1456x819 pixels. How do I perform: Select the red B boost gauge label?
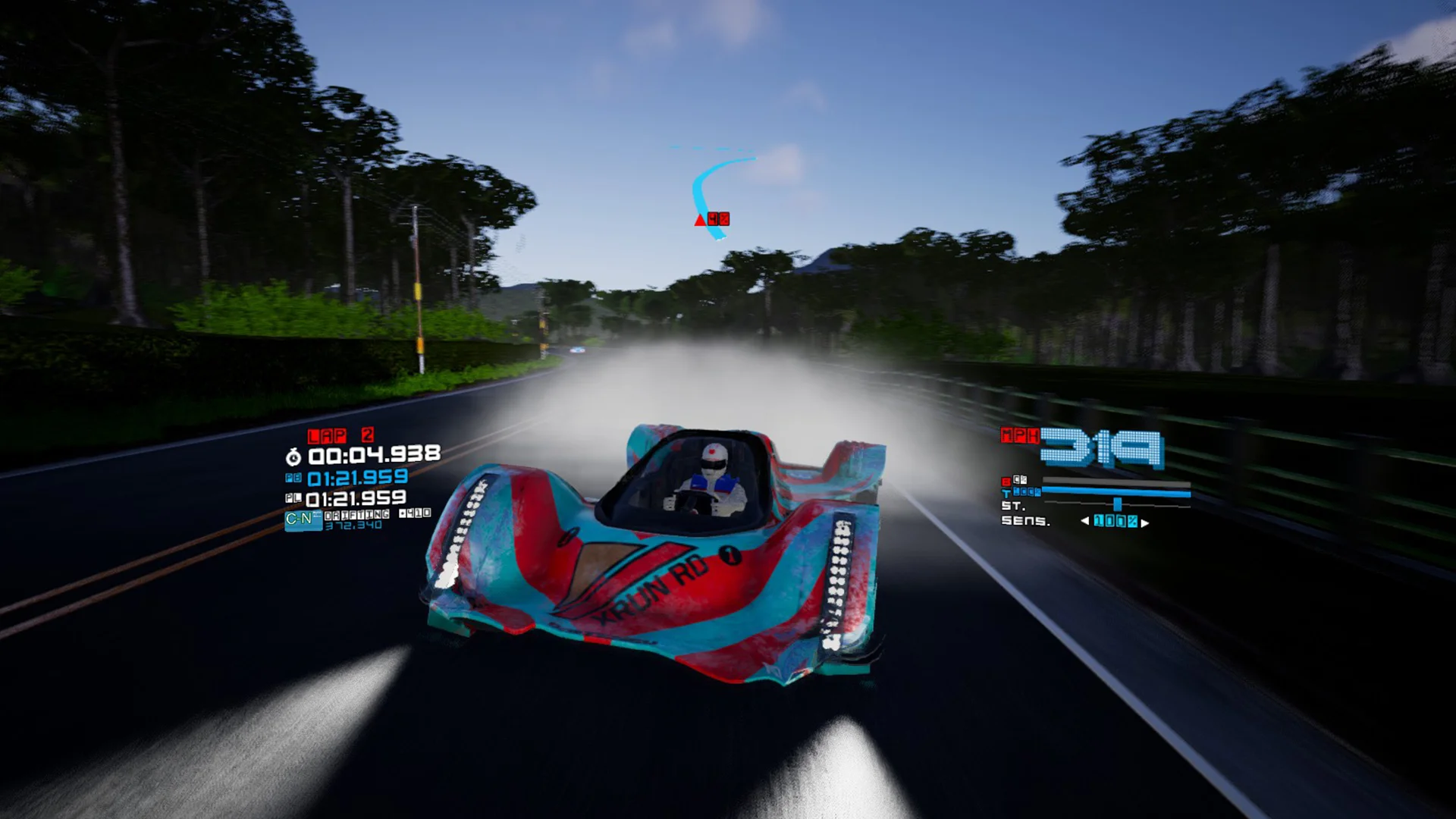pyautogui.click(x=1006, y=480)
